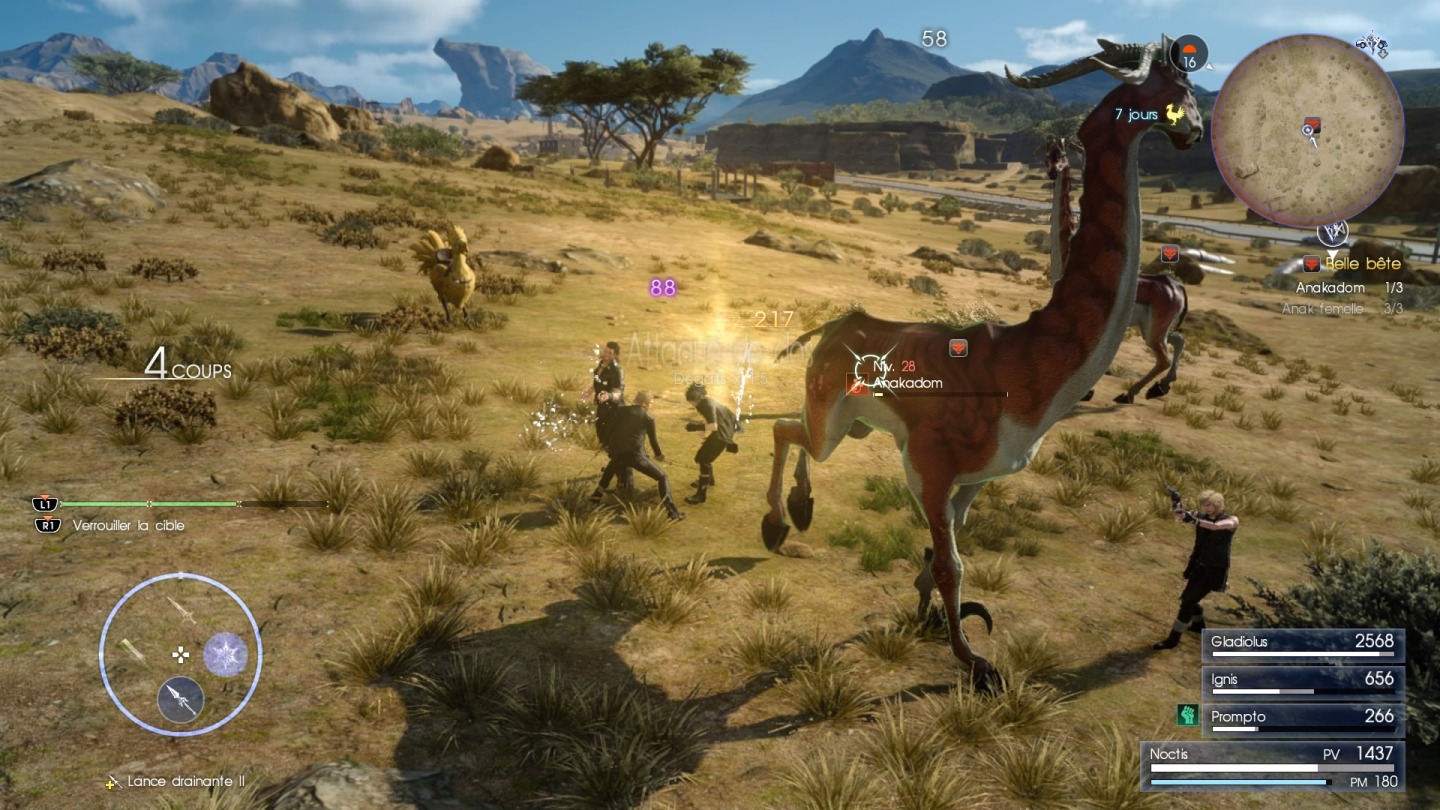Select the red hunt marker on the minimap
1440x810 pixels.
click(1312, 124)
